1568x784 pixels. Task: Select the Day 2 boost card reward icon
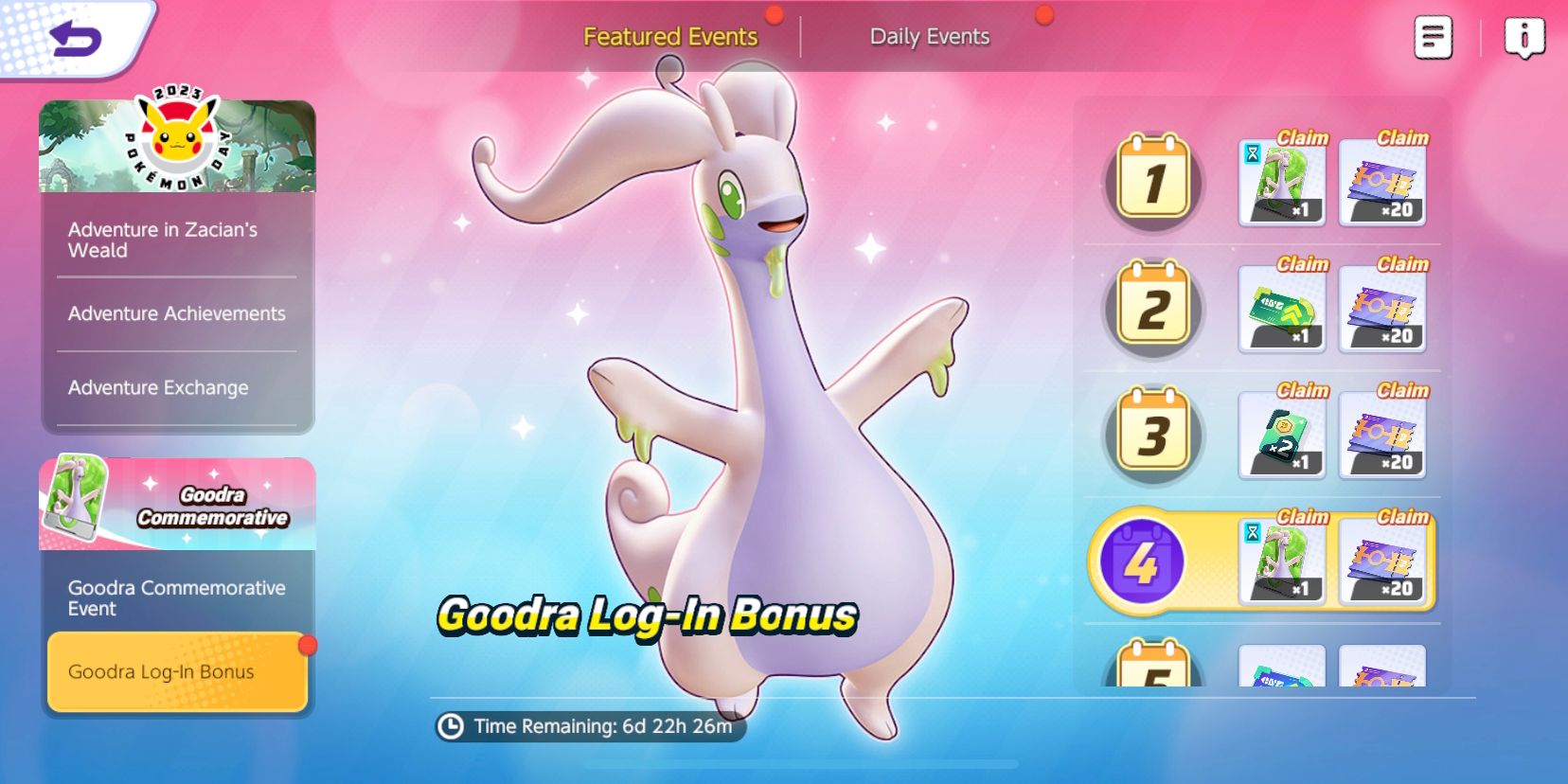point(1280,309)
